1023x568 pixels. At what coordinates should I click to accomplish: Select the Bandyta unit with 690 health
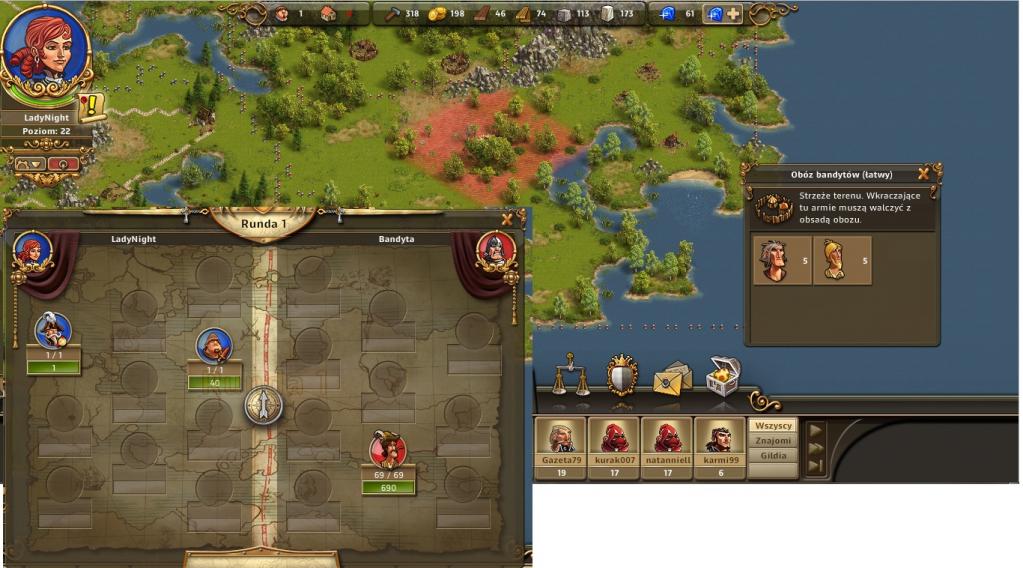[387, 452]
